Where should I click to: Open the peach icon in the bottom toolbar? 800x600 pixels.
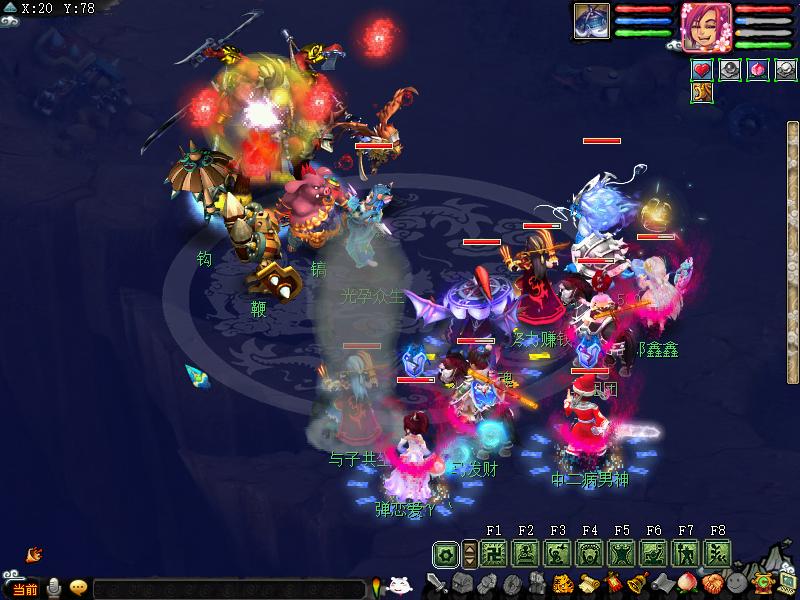point(686,583)
